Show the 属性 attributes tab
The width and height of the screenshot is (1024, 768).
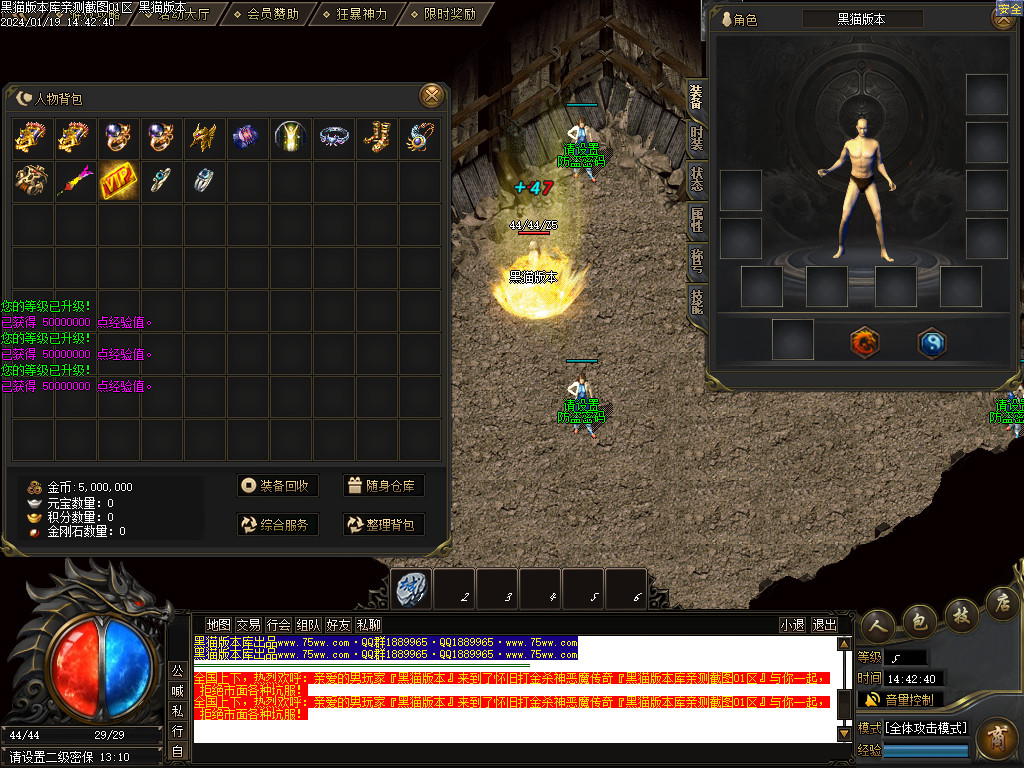[x=696, y=218]
